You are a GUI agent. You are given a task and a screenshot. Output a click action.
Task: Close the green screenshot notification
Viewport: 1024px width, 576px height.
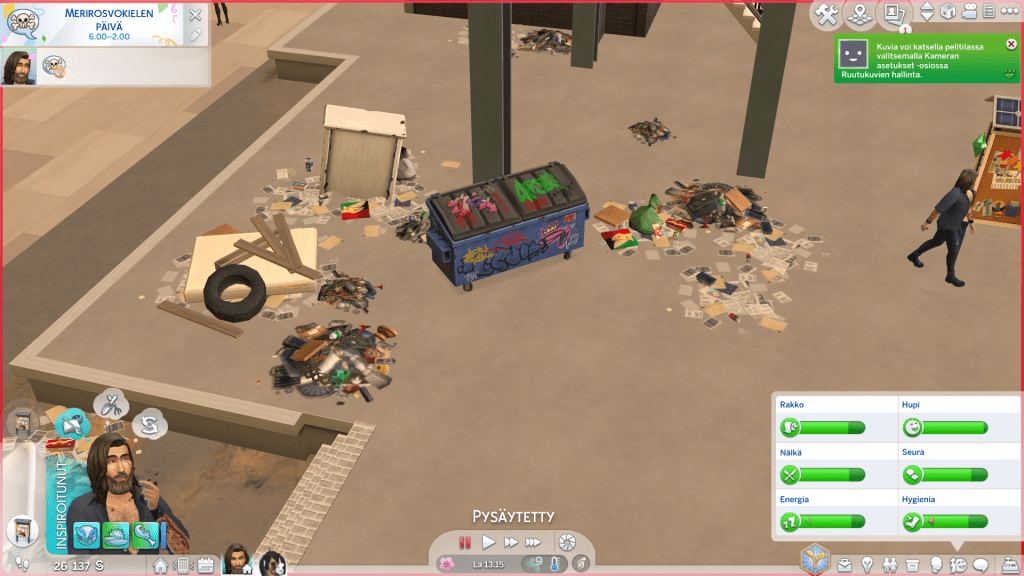coord(1011,44)
